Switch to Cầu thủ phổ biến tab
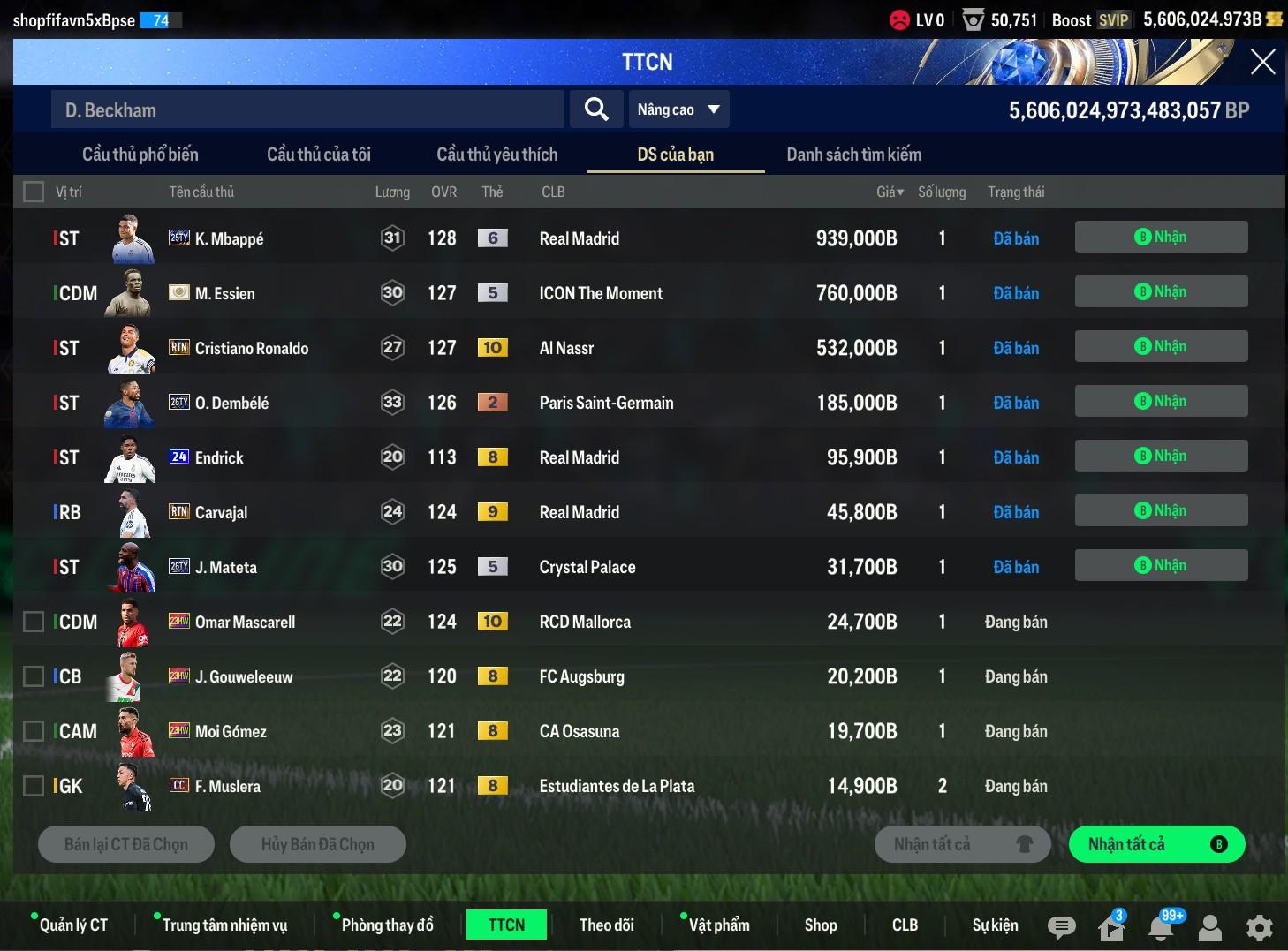The width and height of the screenshot is (1288, 951). point(140,155)
